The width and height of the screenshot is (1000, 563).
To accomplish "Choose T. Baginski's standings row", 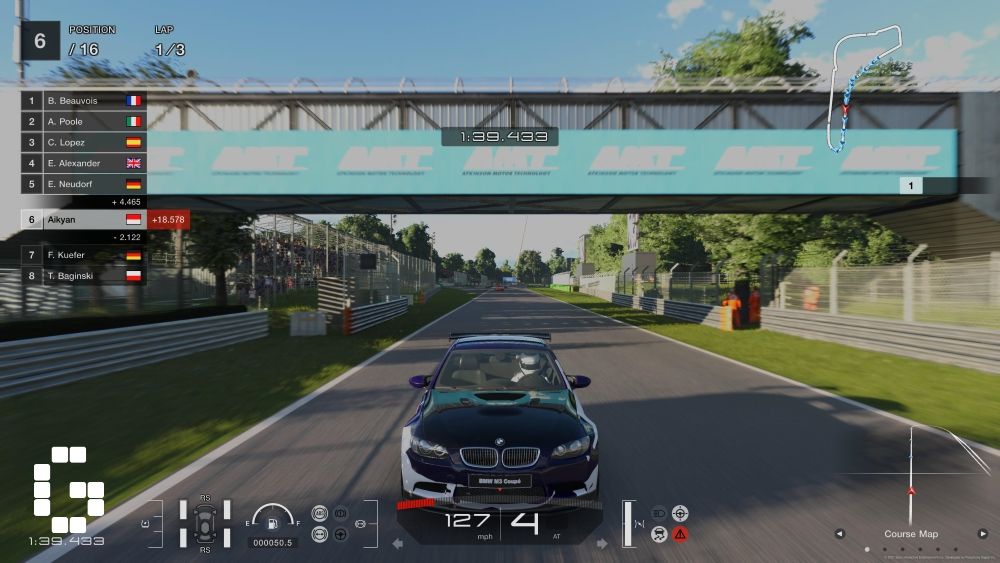I will pyautogui.click(x=84, y=276).
